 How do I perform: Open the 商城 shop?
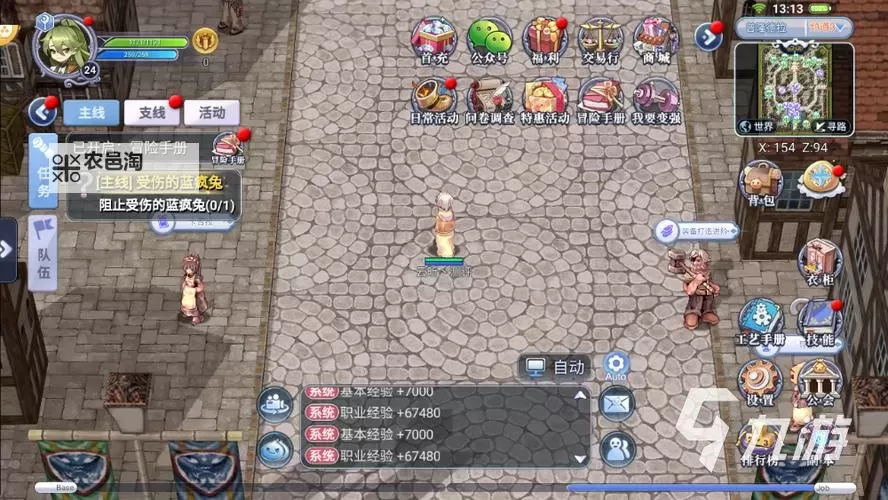coord(656,39)
